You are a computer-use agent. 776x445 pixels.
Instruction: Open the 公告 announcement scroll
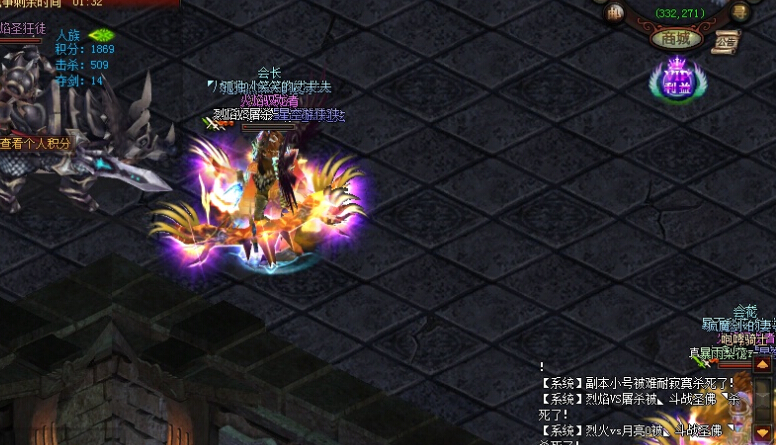(x=725, y=42)
